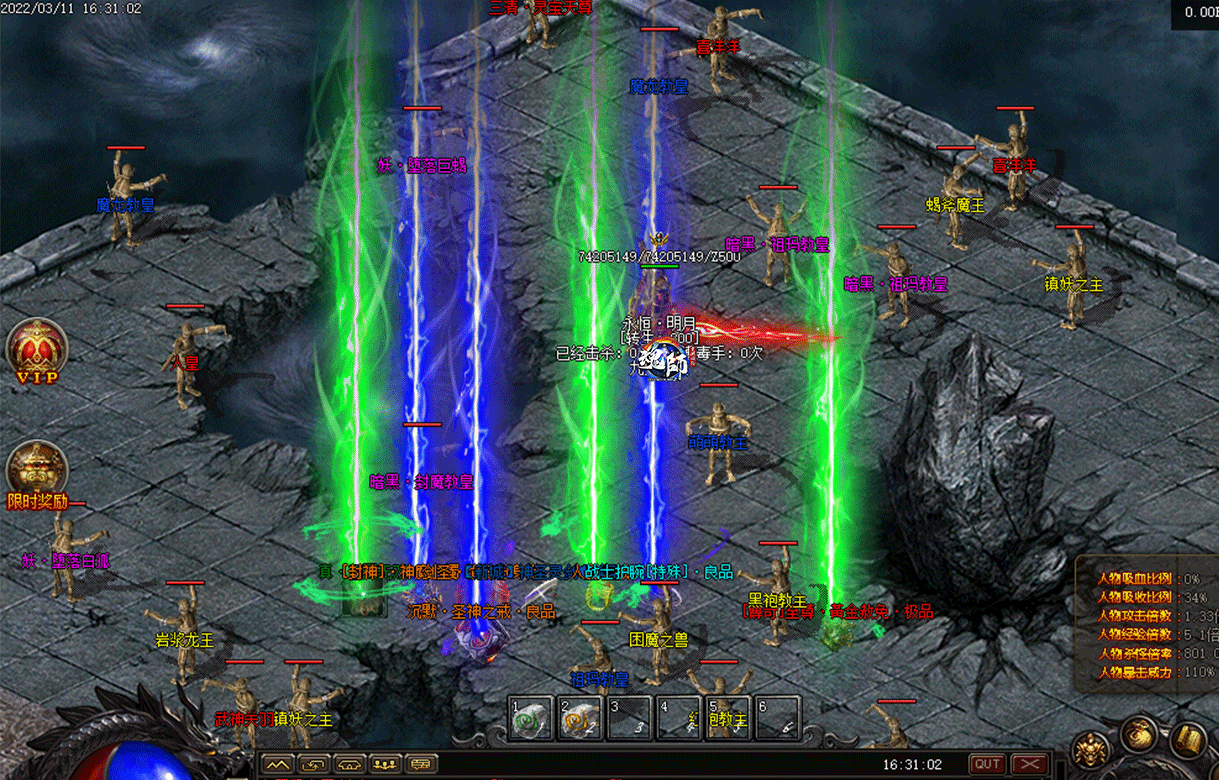Use the green scroll in hotbar slot 1

tap(531, 719)
